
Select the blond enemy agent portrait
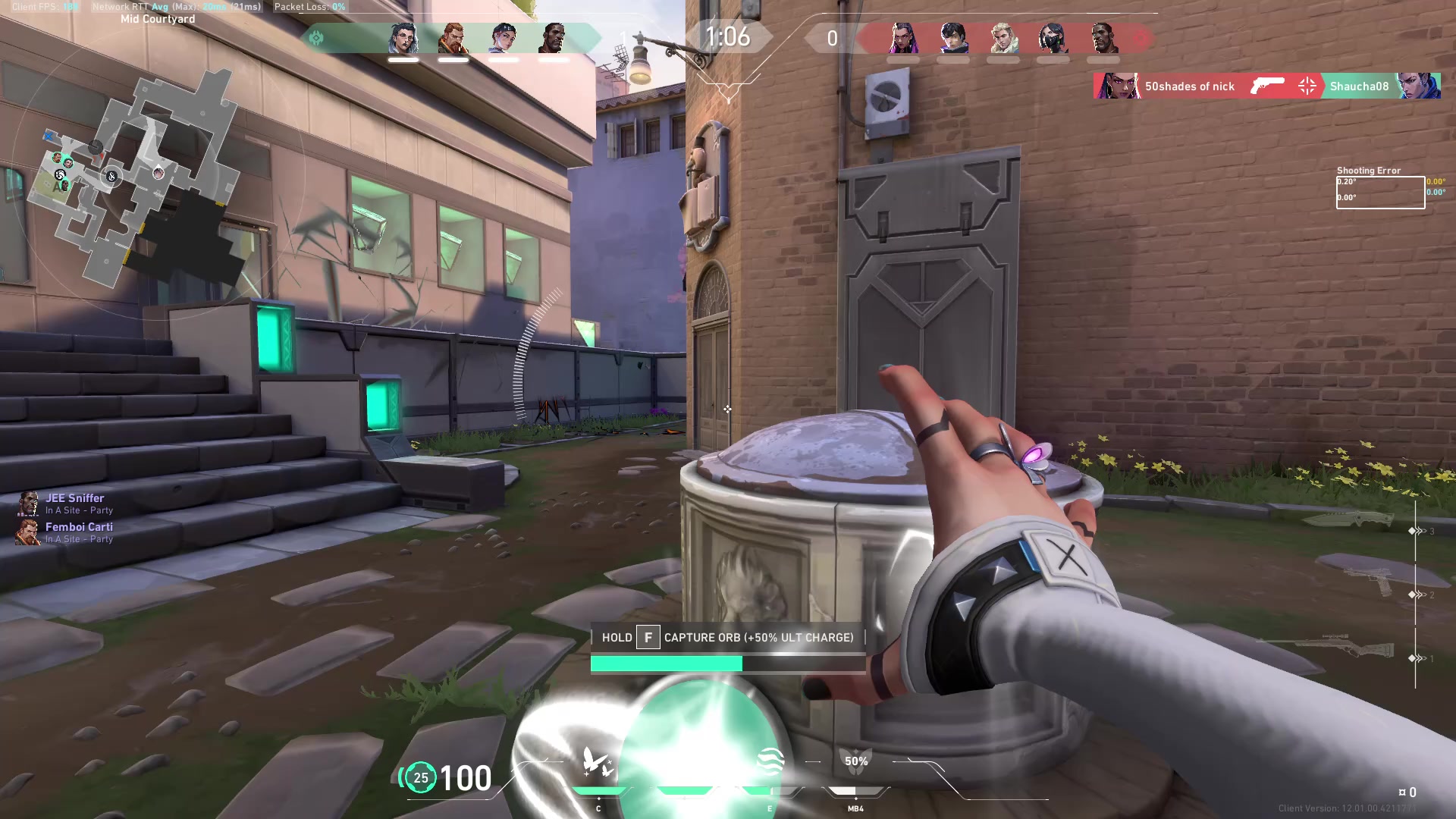[1003, 38]
